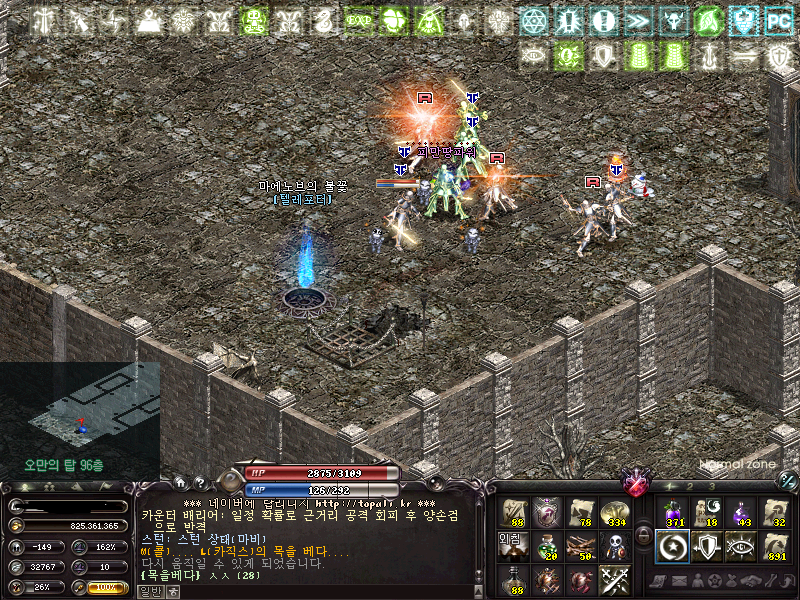Use the scroll stack numbered 891
800x600 pixels.
(x=774, y=546)
